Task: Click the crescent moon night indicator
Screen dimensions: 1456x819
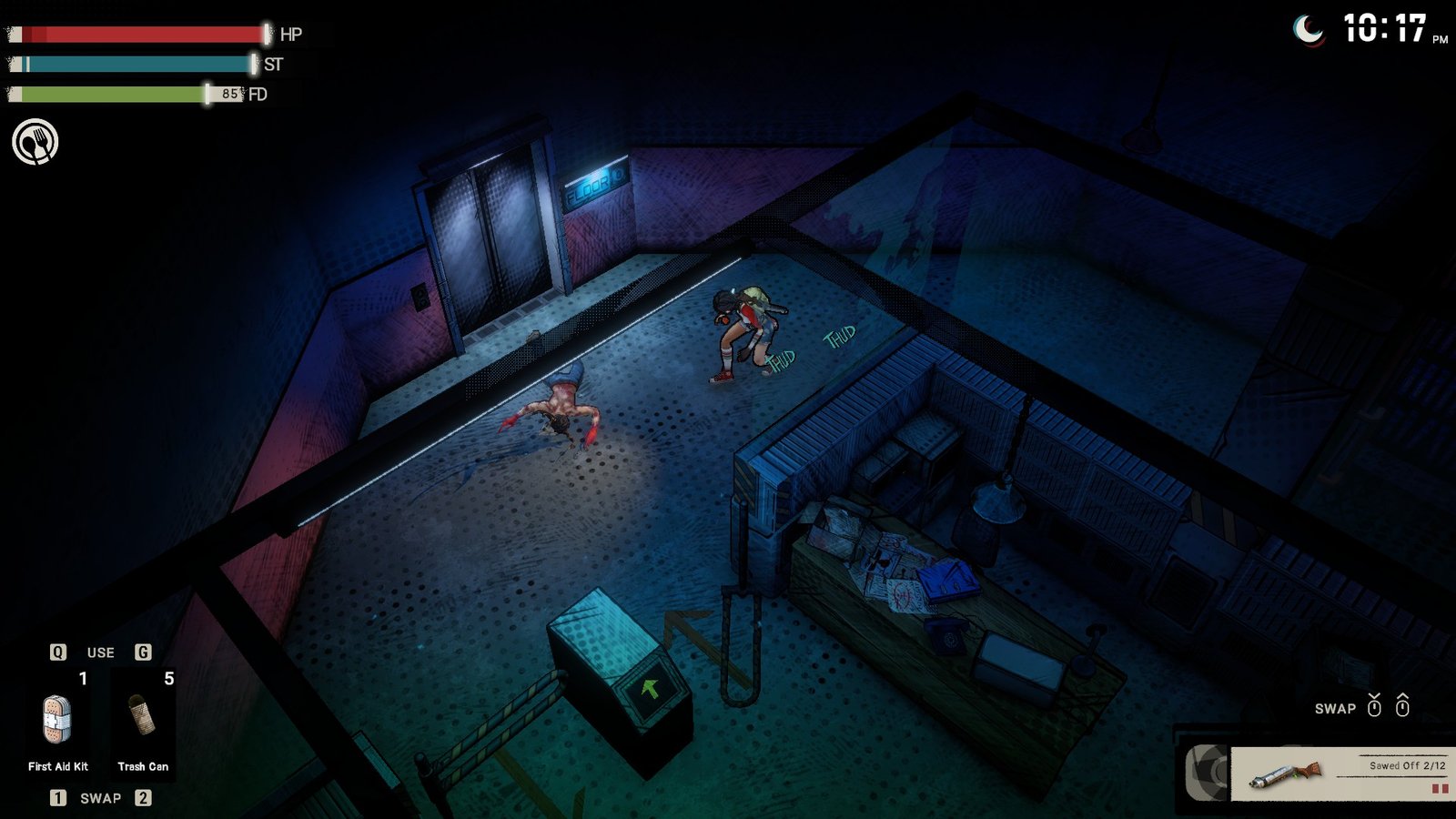Action: coord(1307,28)
